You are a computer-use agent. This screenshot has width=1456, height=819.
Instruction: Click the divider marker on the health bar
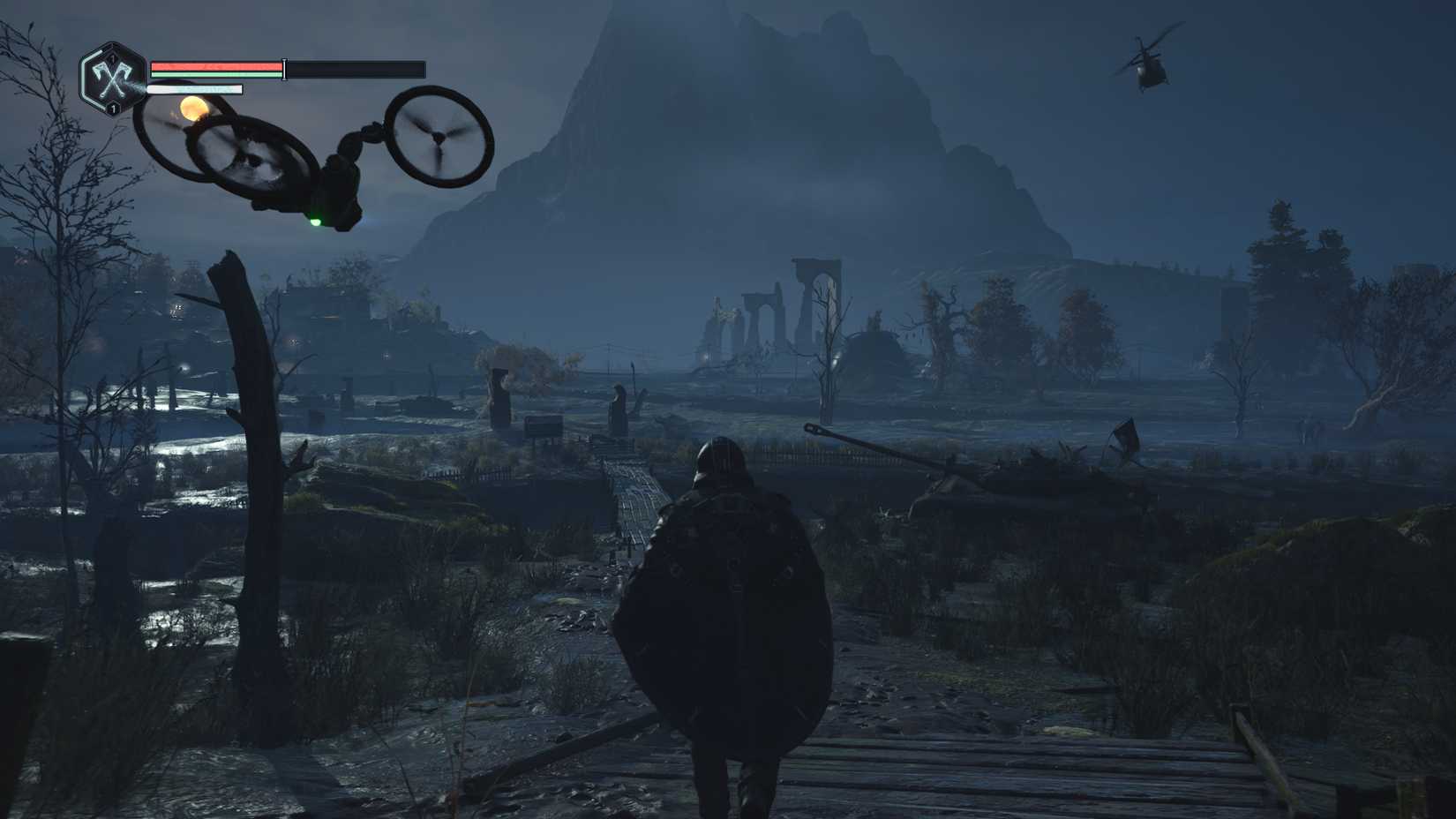tap(284, 68)
